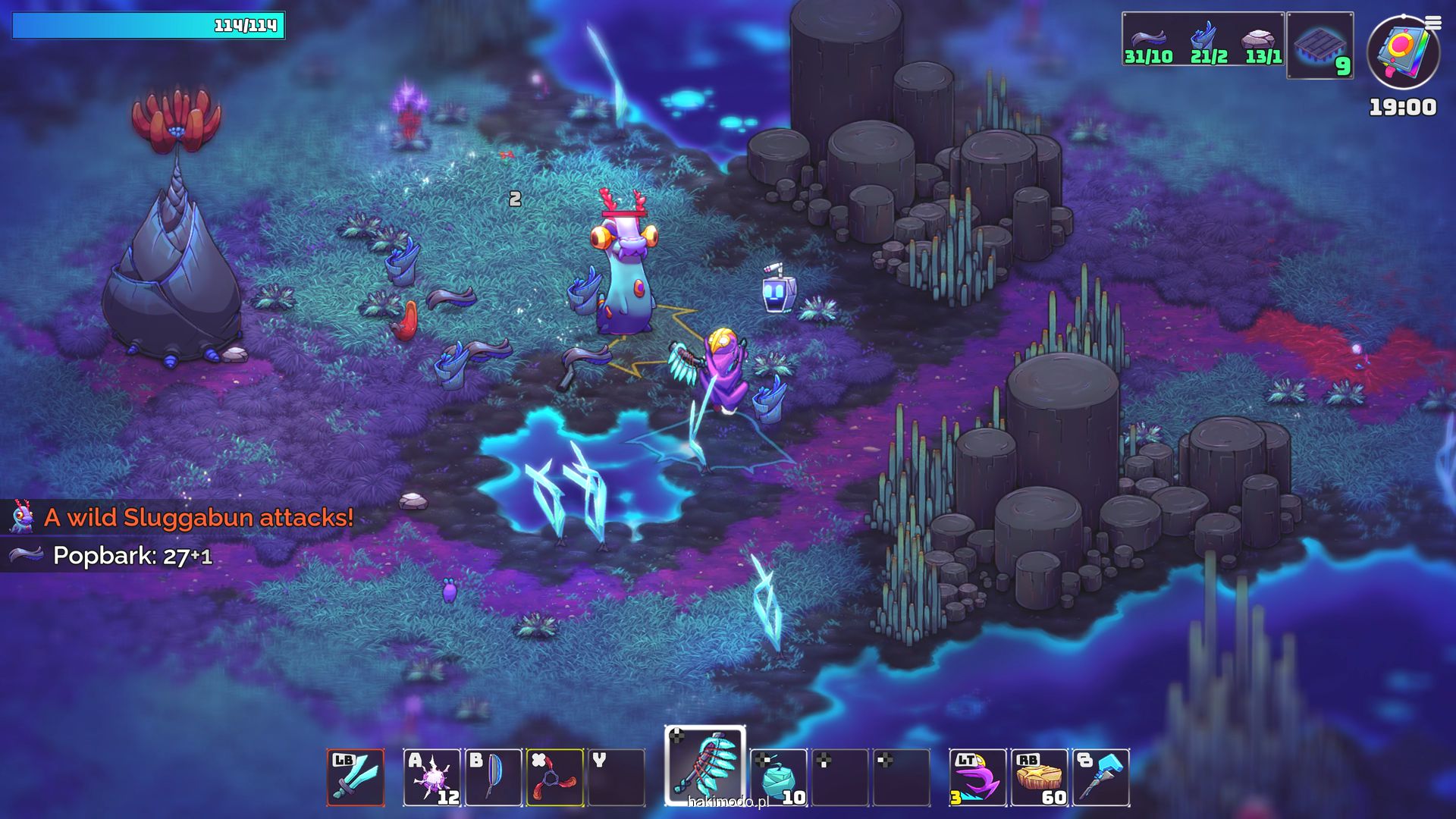Use the purple spiked orb gadget
Screen dimensions: 1456x819
[431, 777]
